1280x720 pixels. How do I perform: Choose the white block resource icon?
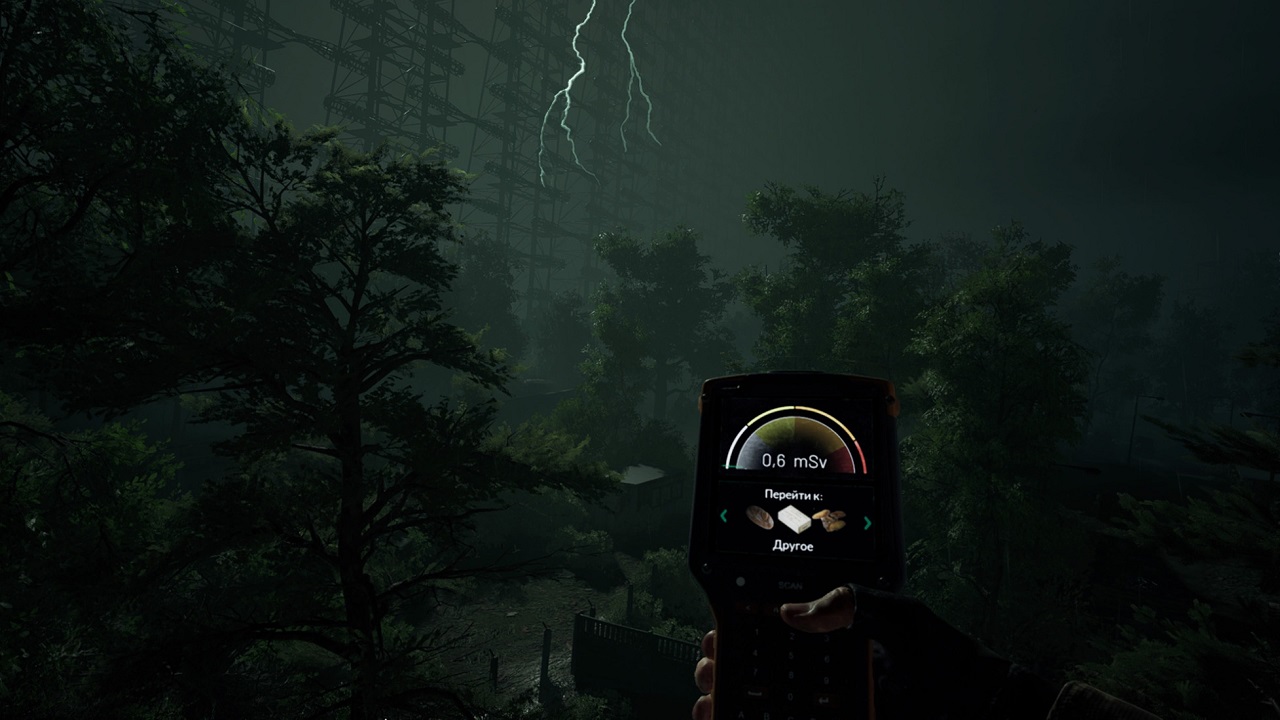click(x=796, y=519)
